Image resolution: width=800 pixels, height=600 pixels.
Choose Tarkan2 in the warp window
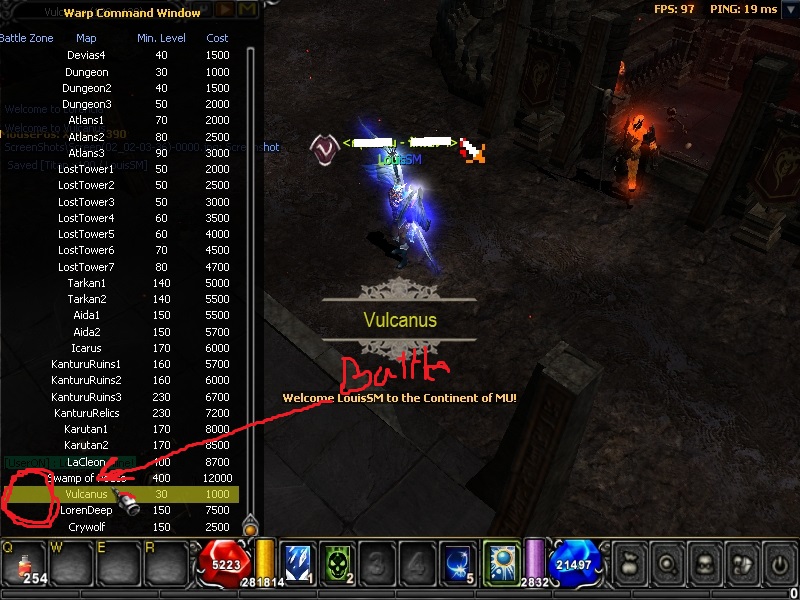pyautogui.click(x=86, y=299)
